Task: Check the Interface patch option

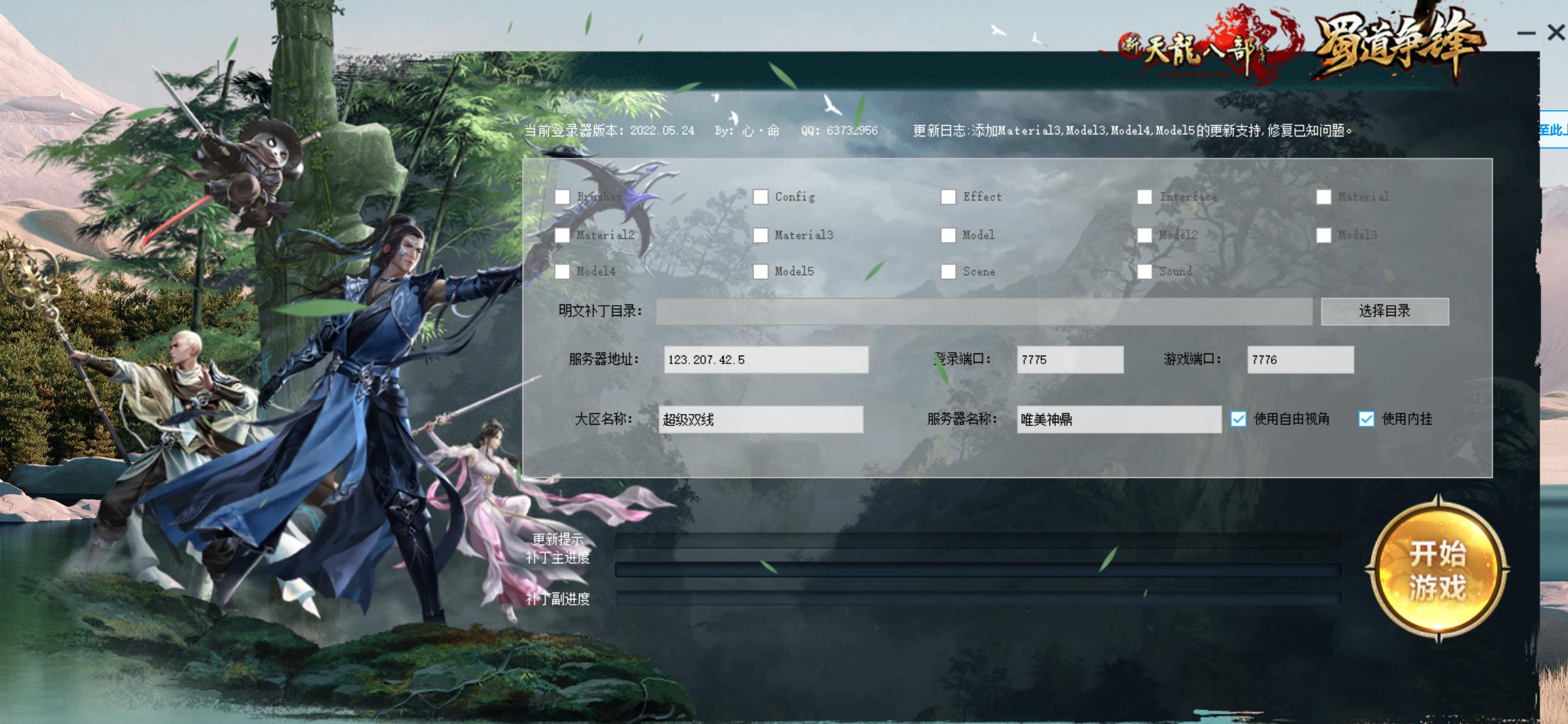Action: pyautogui.click(x=1145, y=197)
